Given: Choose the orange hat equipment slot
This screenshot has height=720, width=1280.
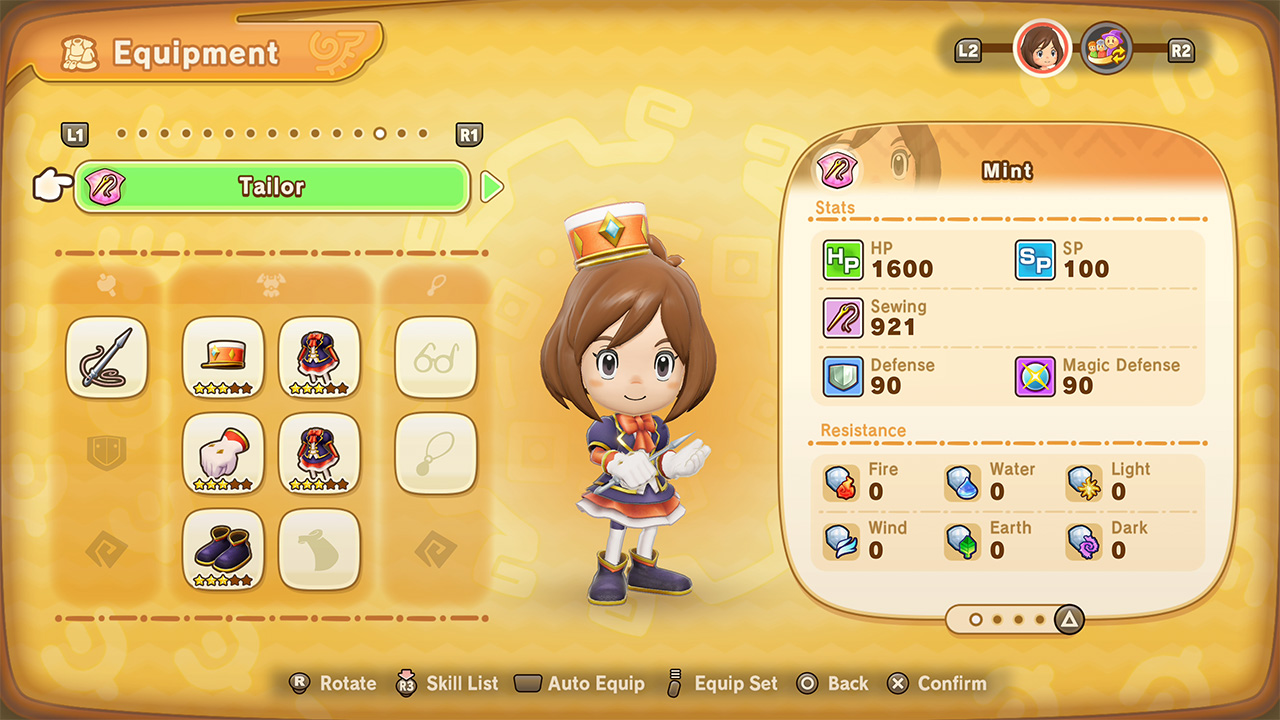Looking at the screenshot, I should point(223,357).
